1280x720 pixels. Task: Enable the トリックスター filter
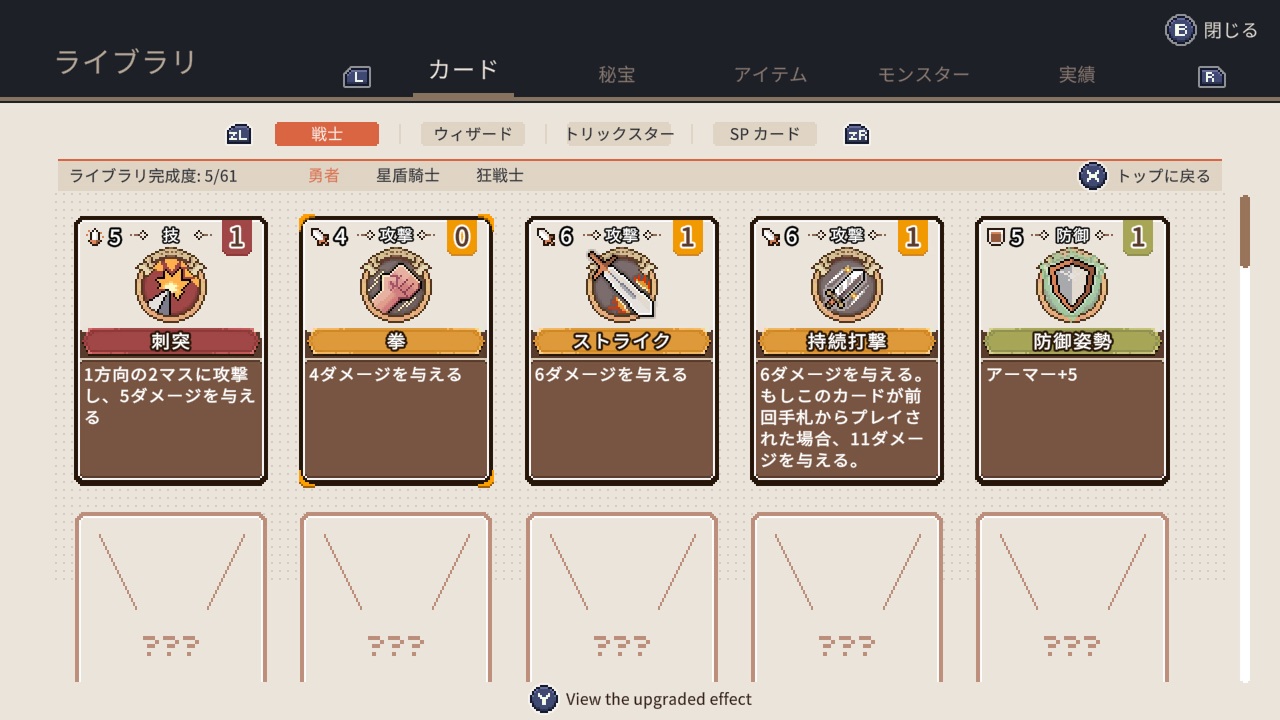(x=618, y=133)
